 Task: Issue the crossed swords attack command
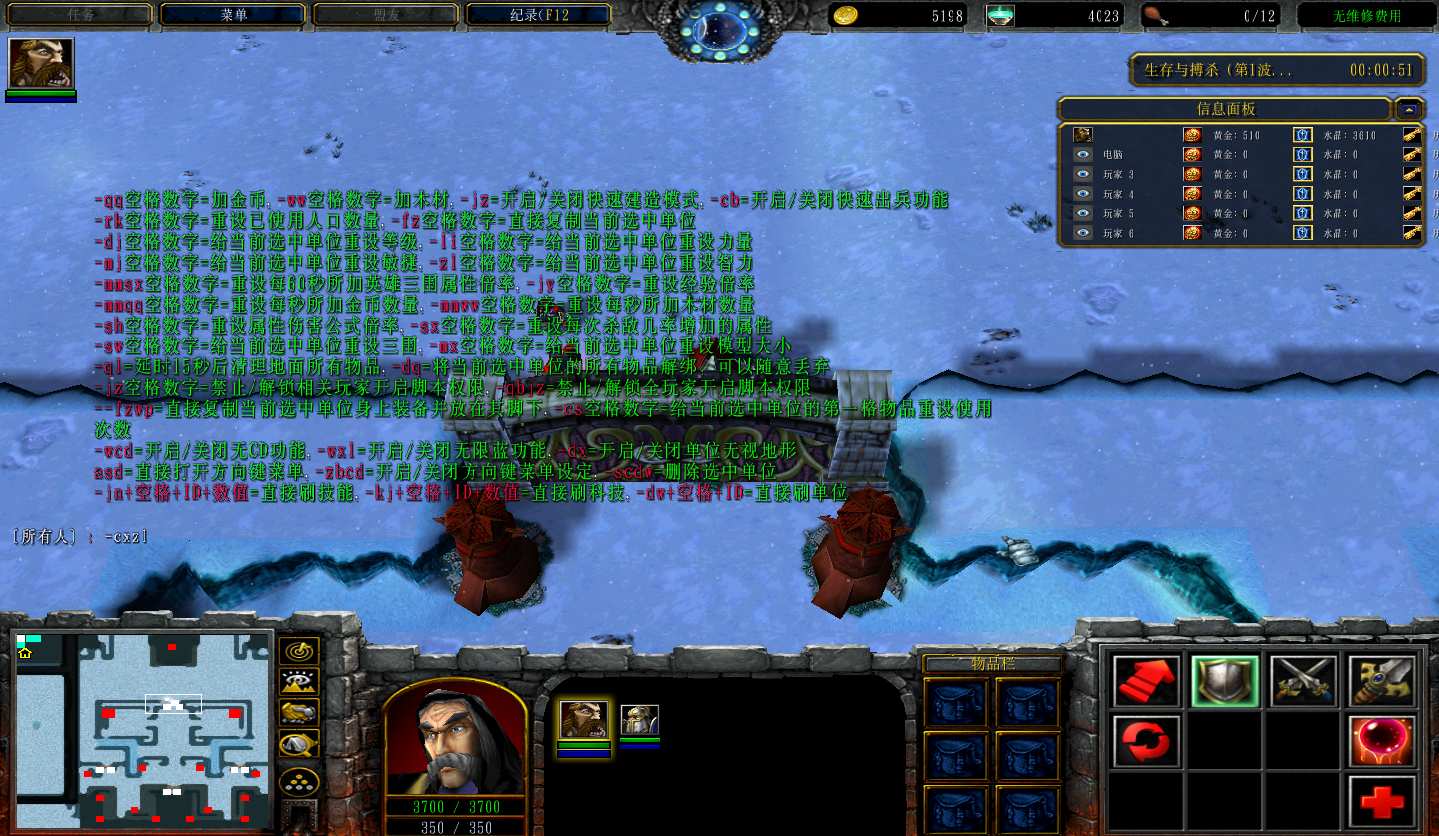pyautogui.click(x=1303, y=681)
